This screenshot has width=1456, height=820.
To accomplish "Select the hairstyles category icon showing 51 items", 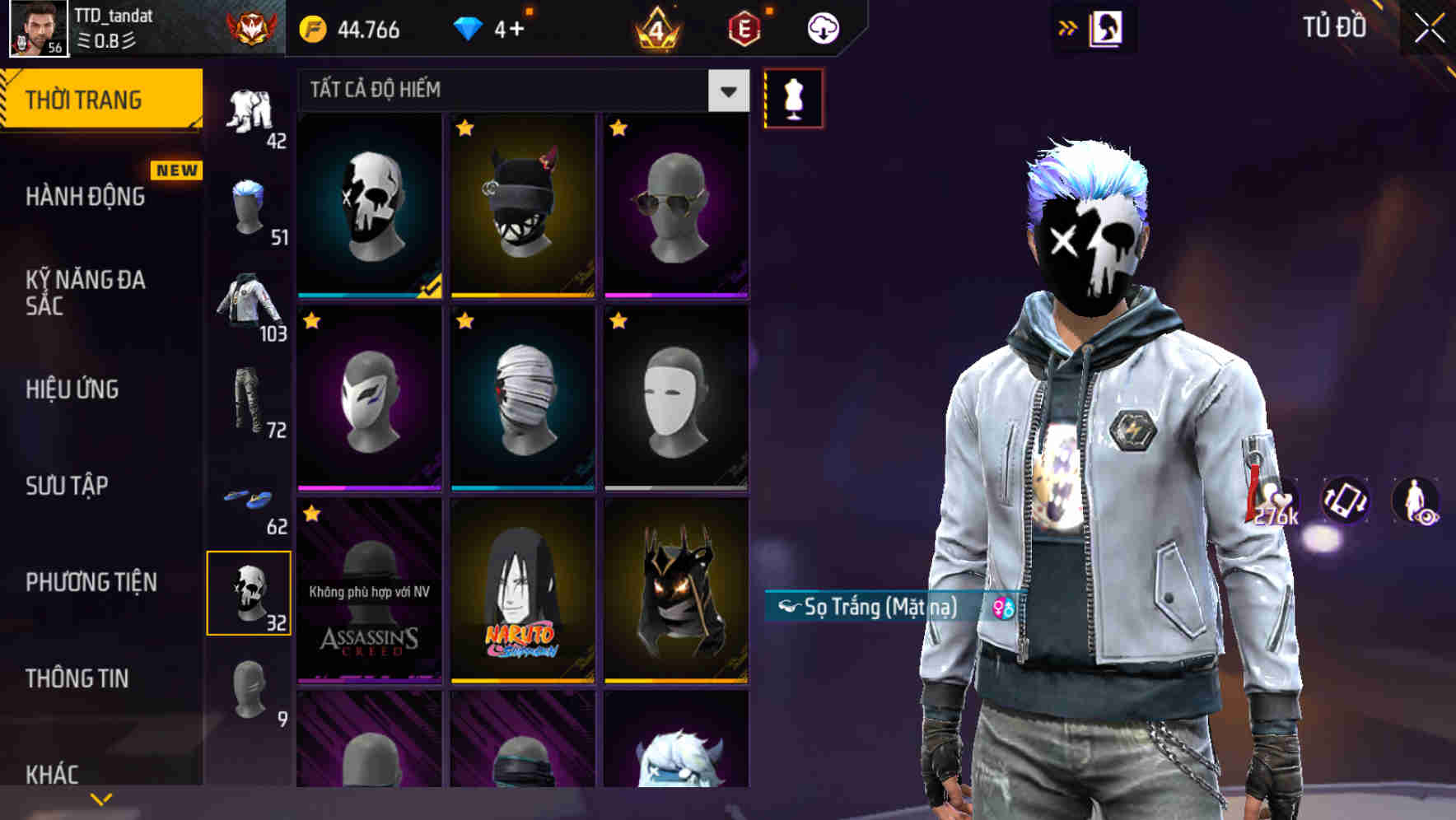I will coord(249,206).
